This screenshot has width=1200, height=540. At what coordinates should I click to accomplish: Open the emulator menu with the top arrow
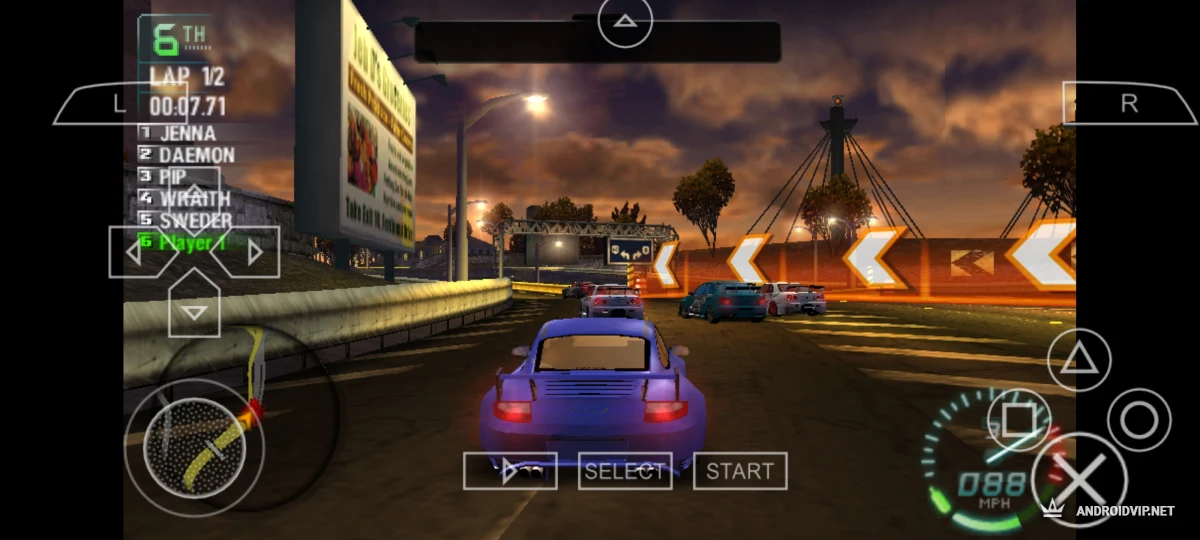(625, 20)
